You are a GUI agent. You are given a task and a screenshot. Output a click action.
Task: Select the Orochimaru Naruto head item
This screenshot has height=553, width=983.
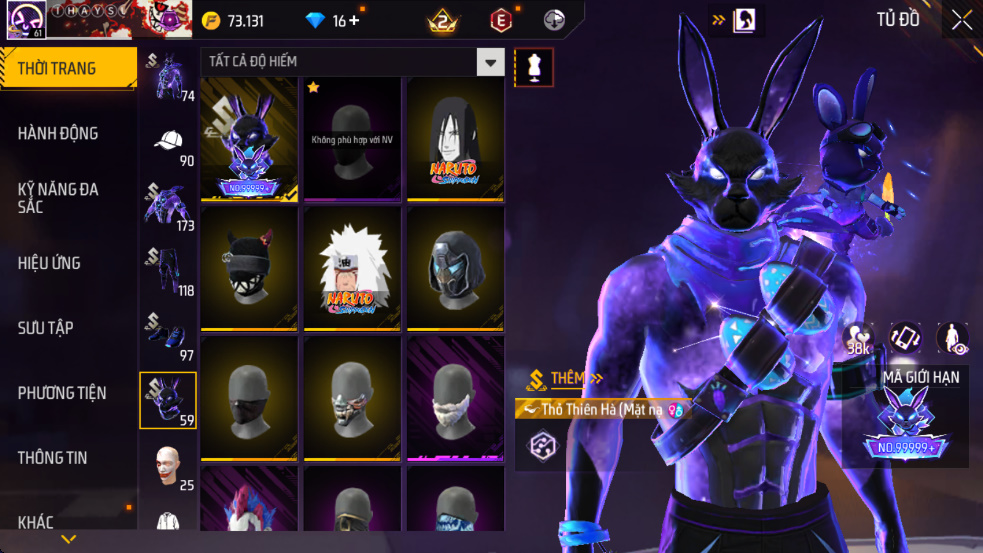[x=455, y=138]
